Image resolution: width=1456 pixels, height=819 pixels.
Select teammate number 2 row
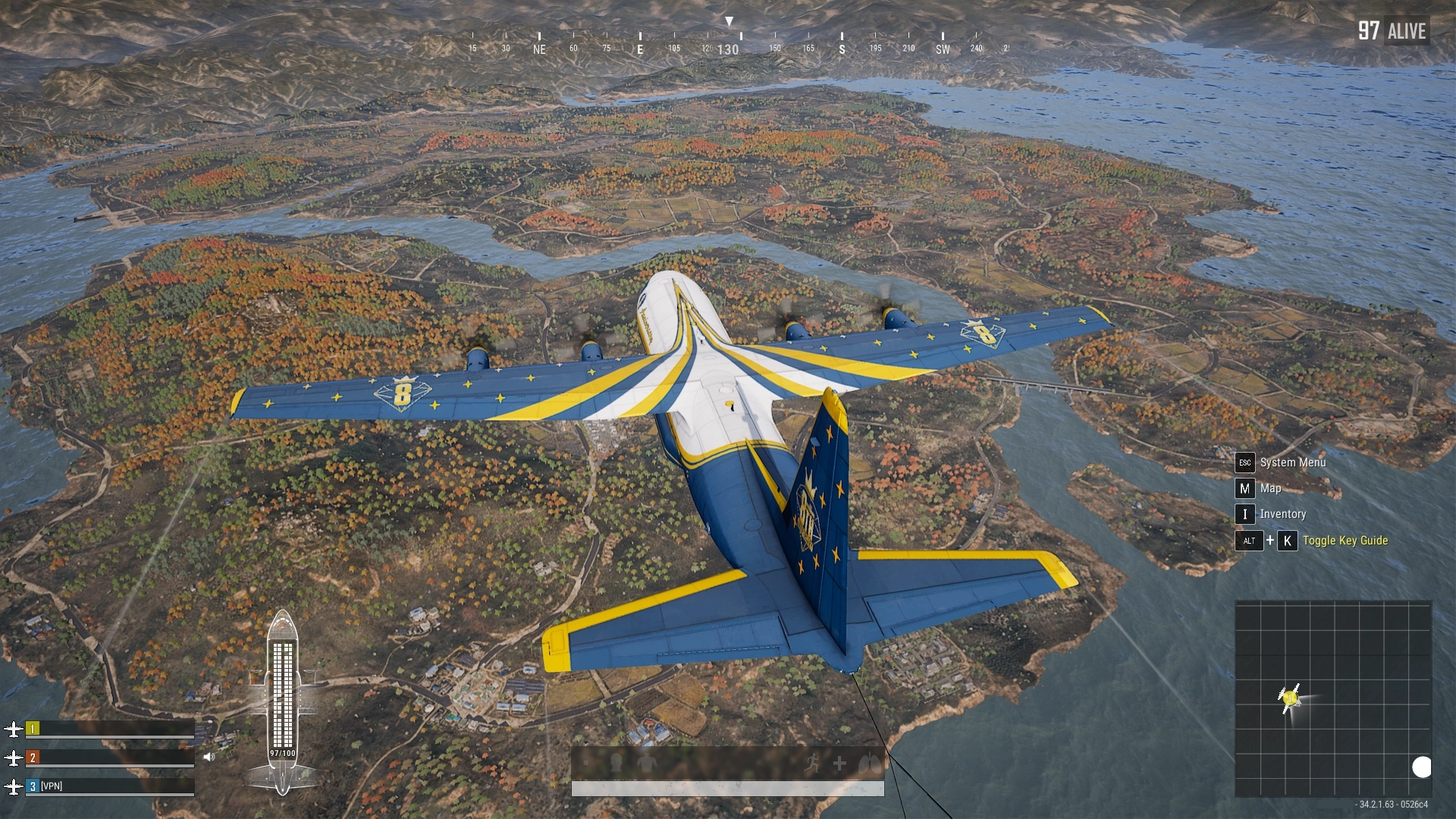[x=109, y=758]
